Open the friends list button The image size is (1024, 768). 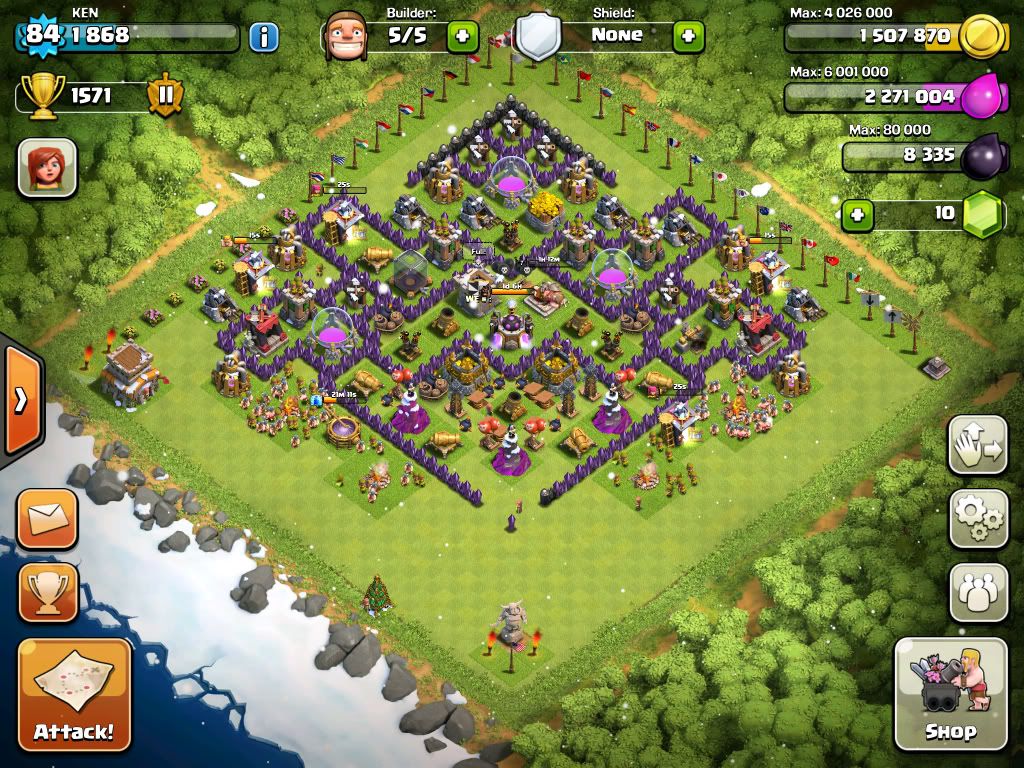pyautogui.click(x=978, y=592)
